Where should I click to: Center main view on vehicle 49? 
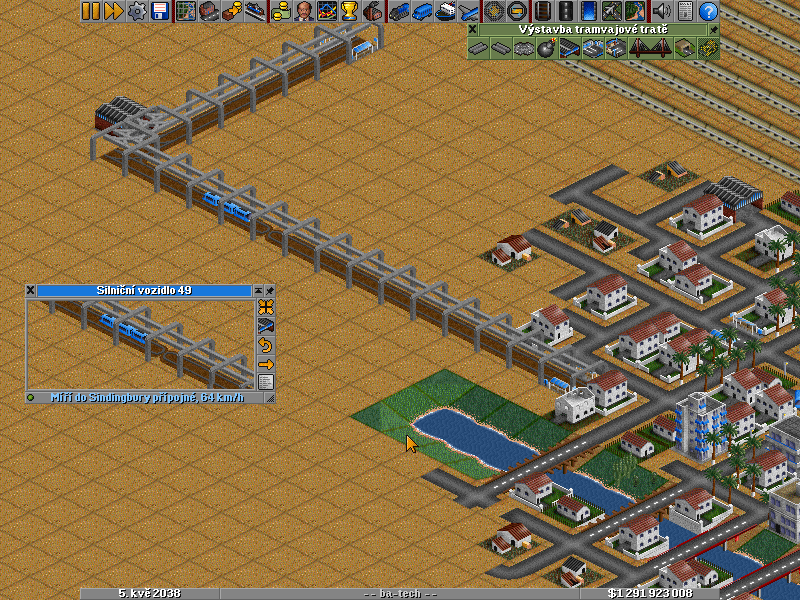click(266, 307)
